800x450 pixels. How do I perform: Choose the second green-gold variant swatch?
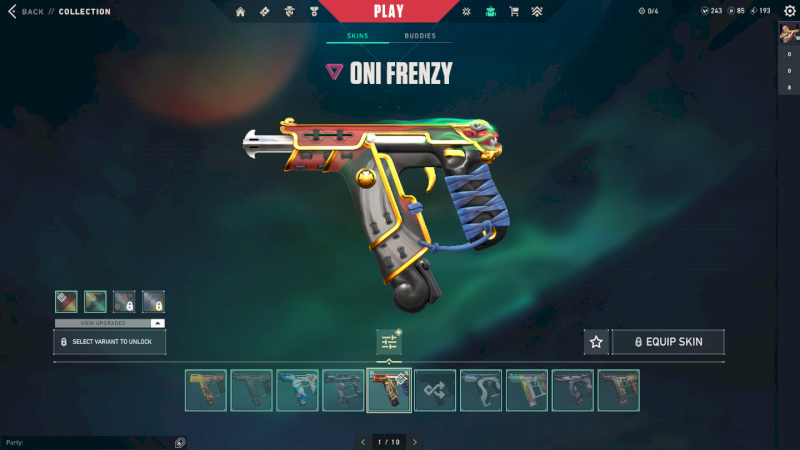click(95, 301)
